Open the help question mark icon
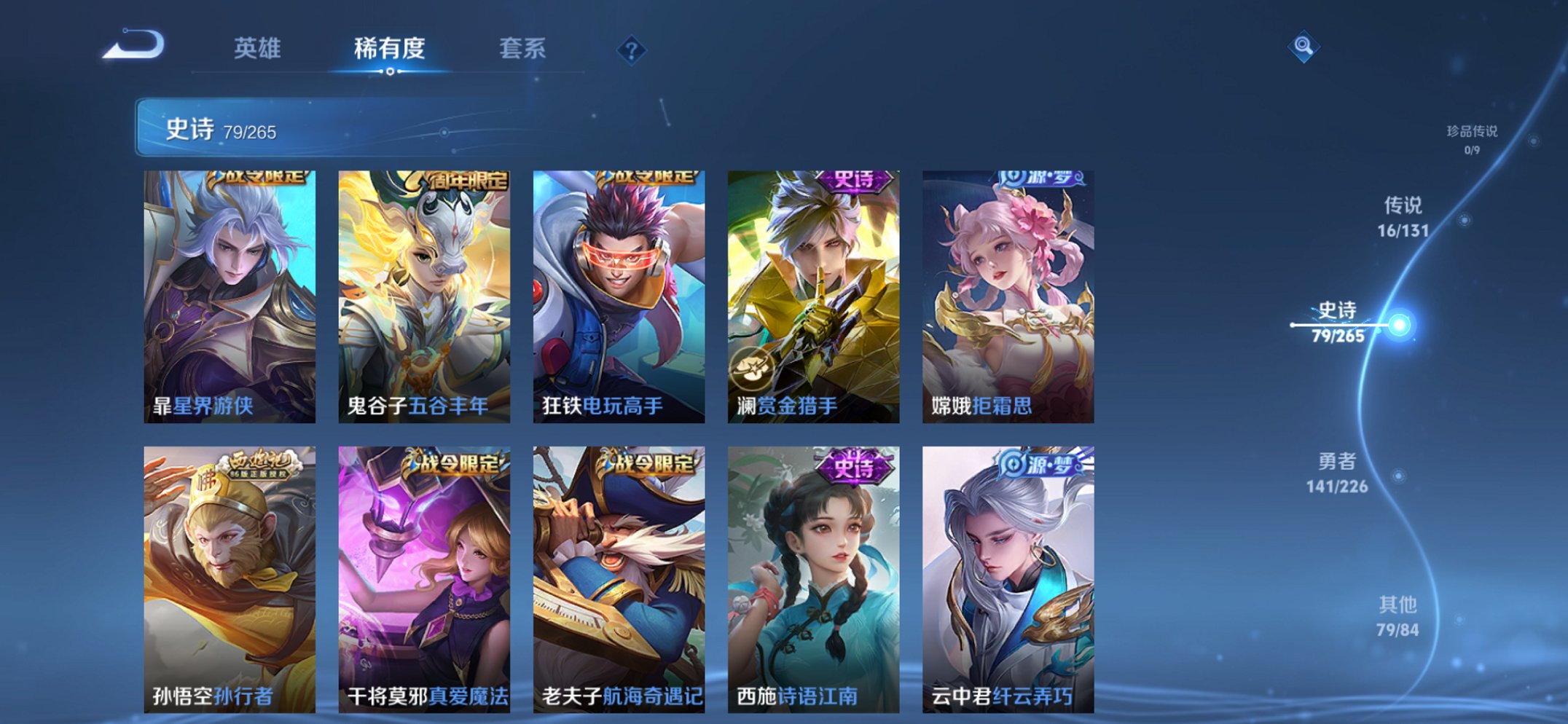The image size is (1568, 724). coord(631,49)
